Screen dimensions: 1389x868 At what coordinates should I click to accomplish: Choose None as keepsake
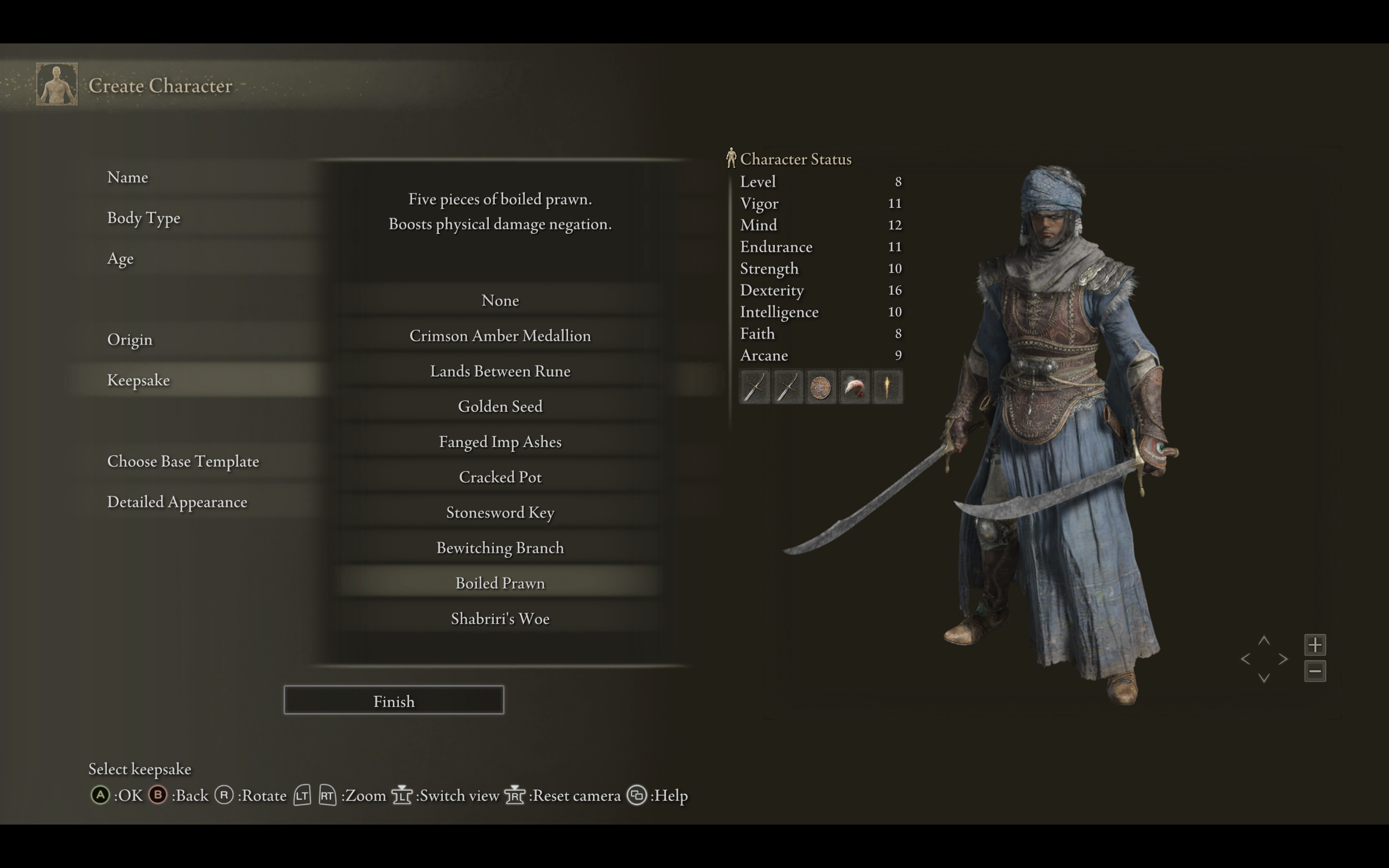tap(500, 300)
